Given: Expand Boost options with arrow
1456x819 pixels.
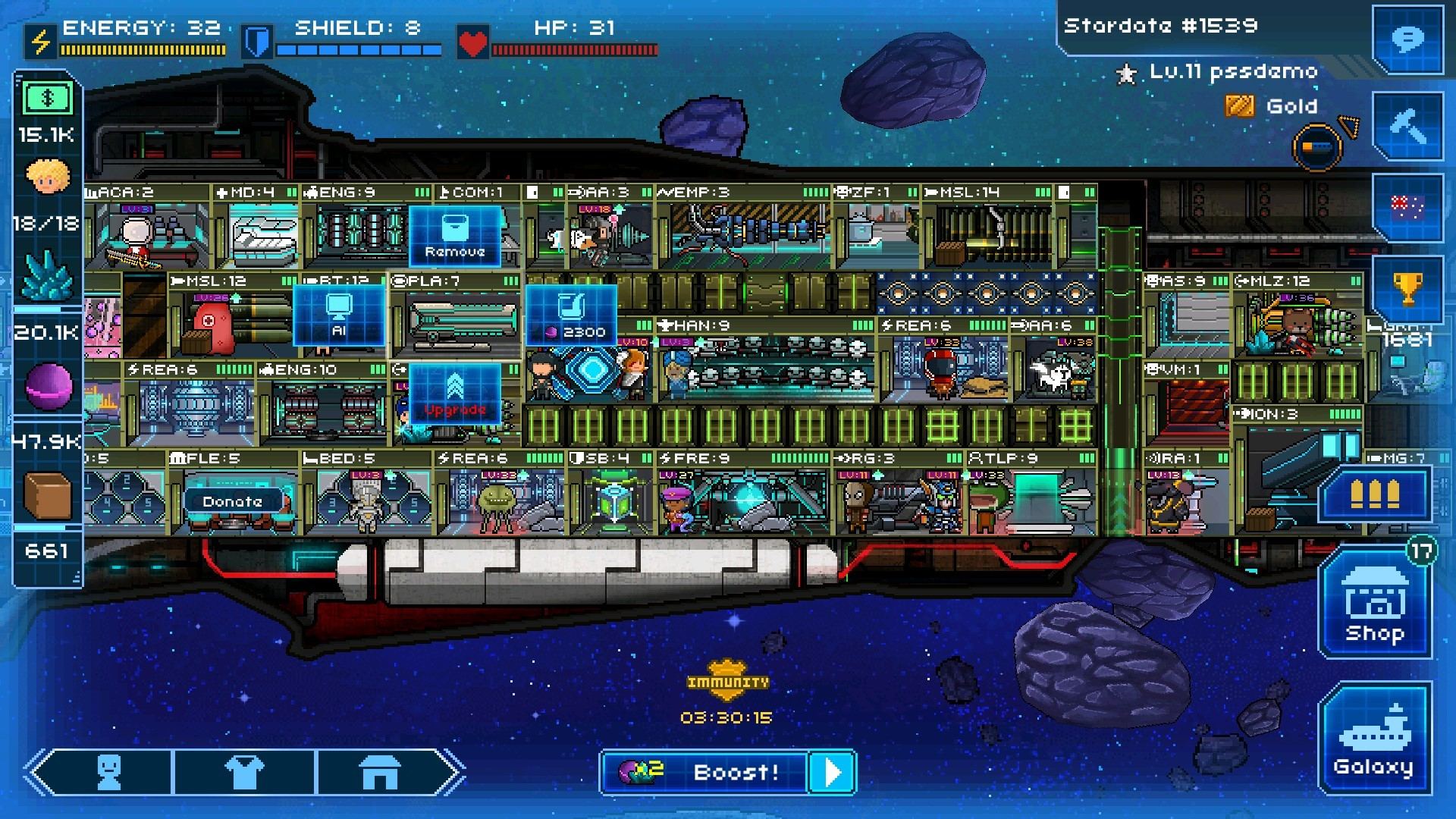Looking at the screenshot, I should [x=832, y=772].
